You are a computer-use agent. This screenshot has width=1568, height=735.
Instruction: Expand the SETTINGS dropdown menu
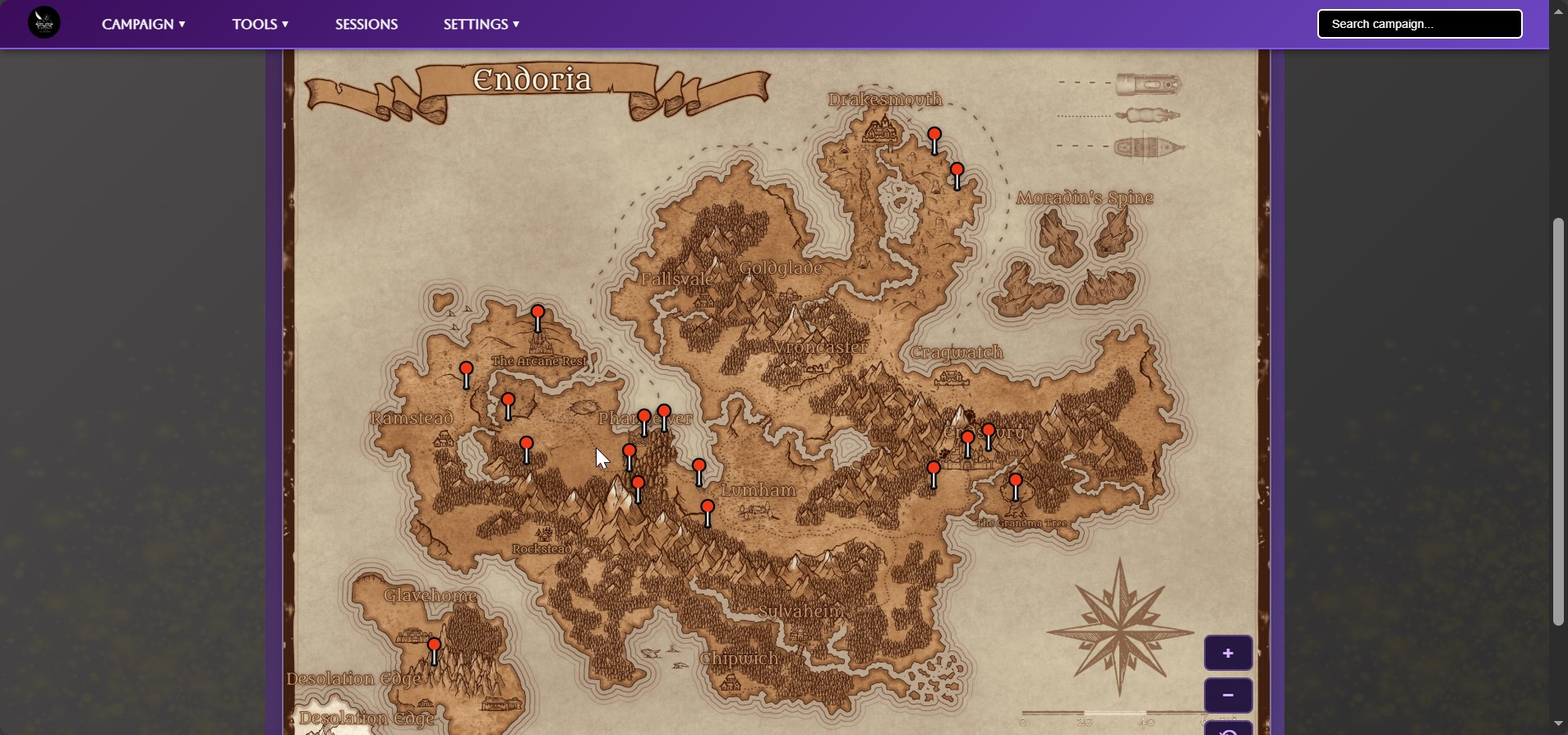click(481, 24)
